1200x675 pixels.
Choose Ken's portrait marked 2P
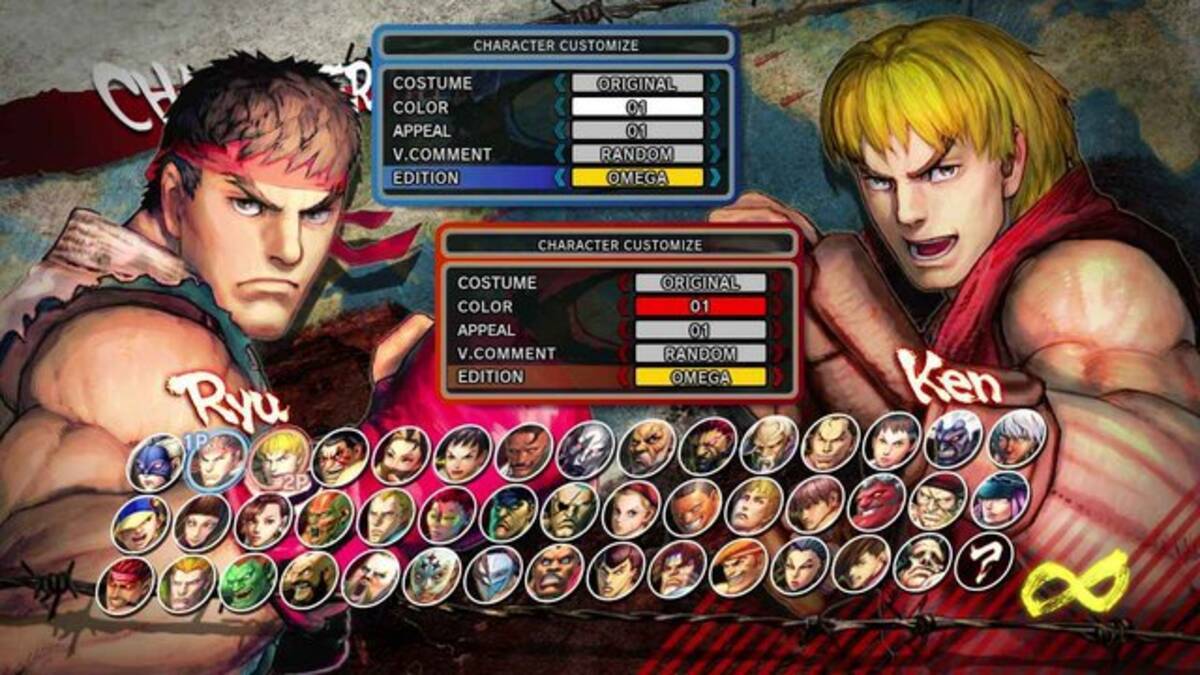(x=279, y=457)
